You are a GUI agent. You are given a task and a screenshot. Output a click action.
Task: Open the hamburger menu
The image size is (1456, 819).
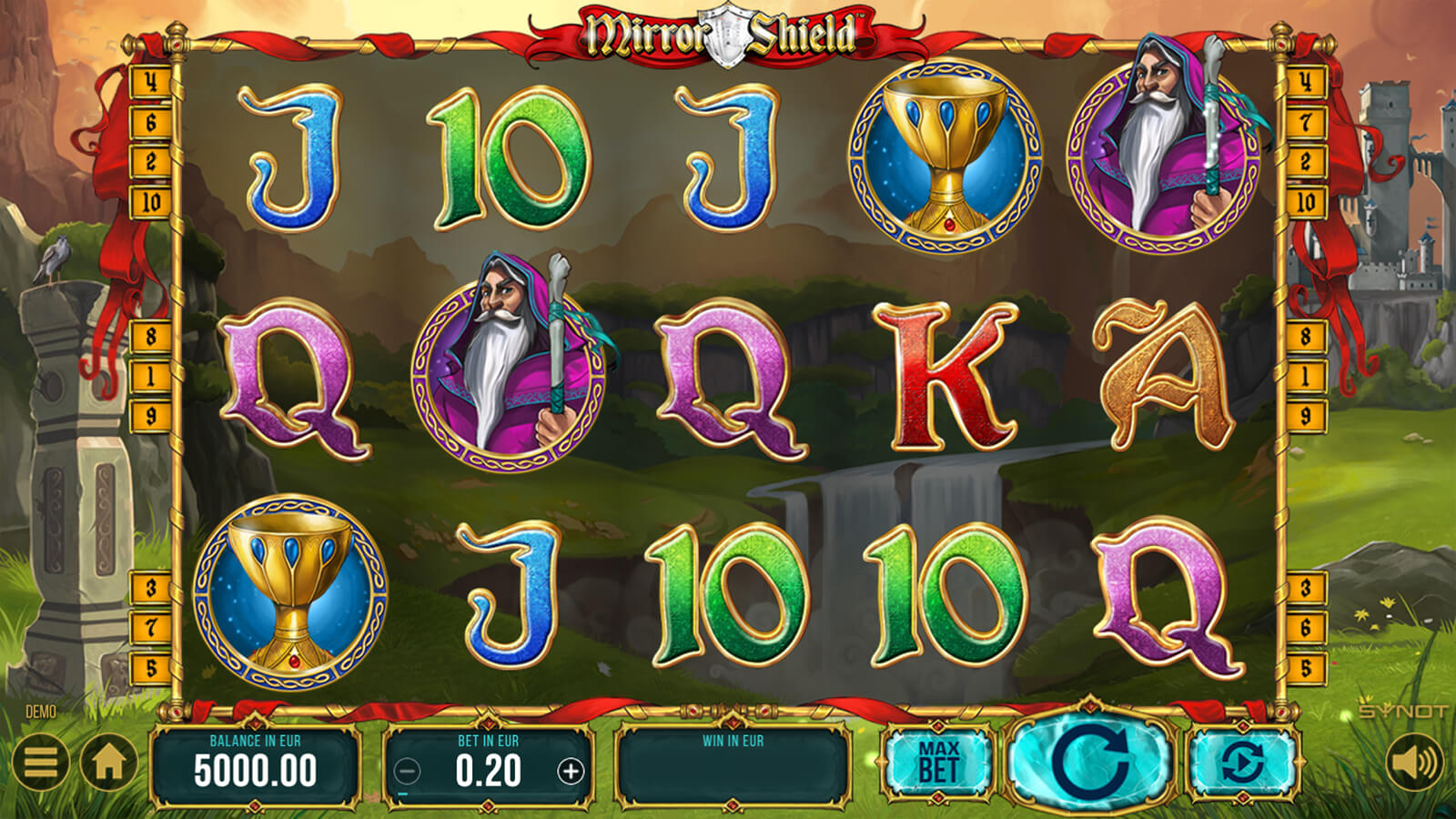[x=40, y=761]
